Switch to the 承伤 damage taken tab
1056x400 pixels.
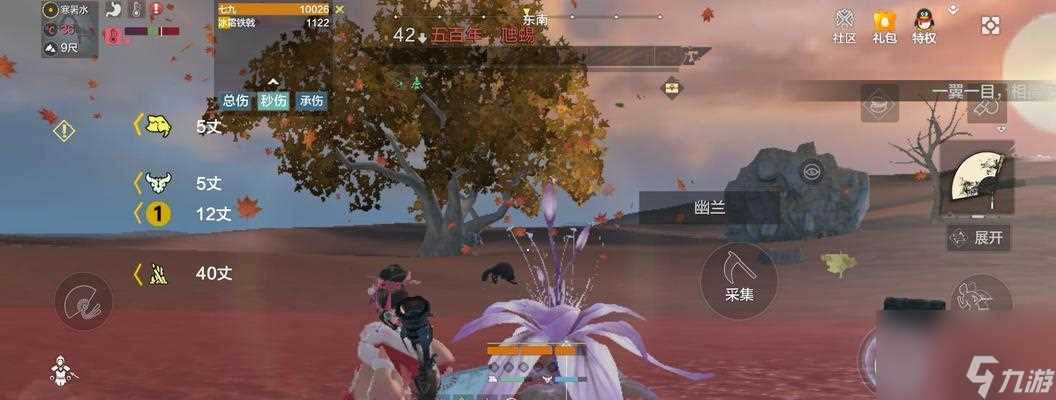point(311,101)
